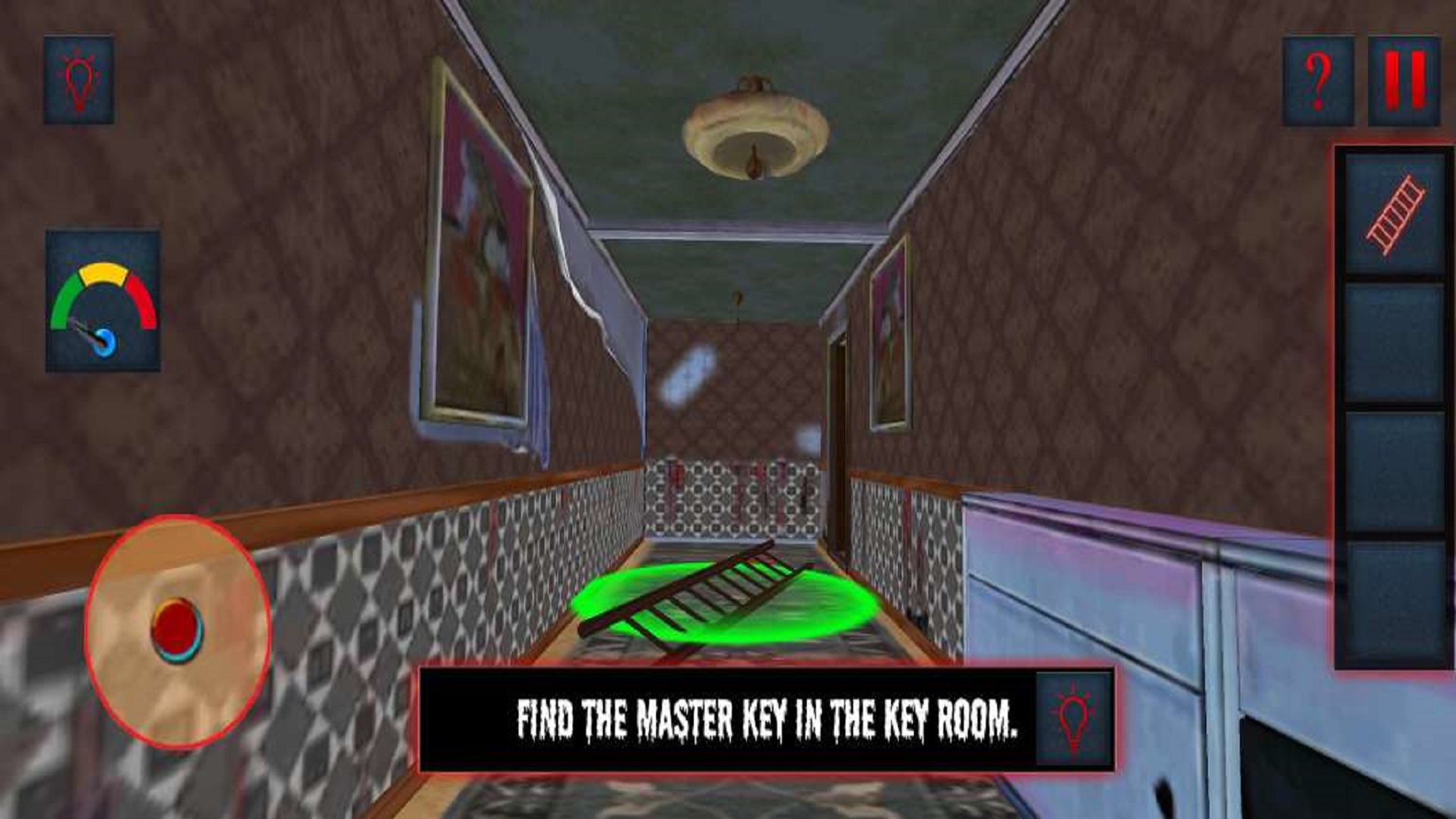Toggle the top-left bulb to reveal hints

(x=81, y=78)
